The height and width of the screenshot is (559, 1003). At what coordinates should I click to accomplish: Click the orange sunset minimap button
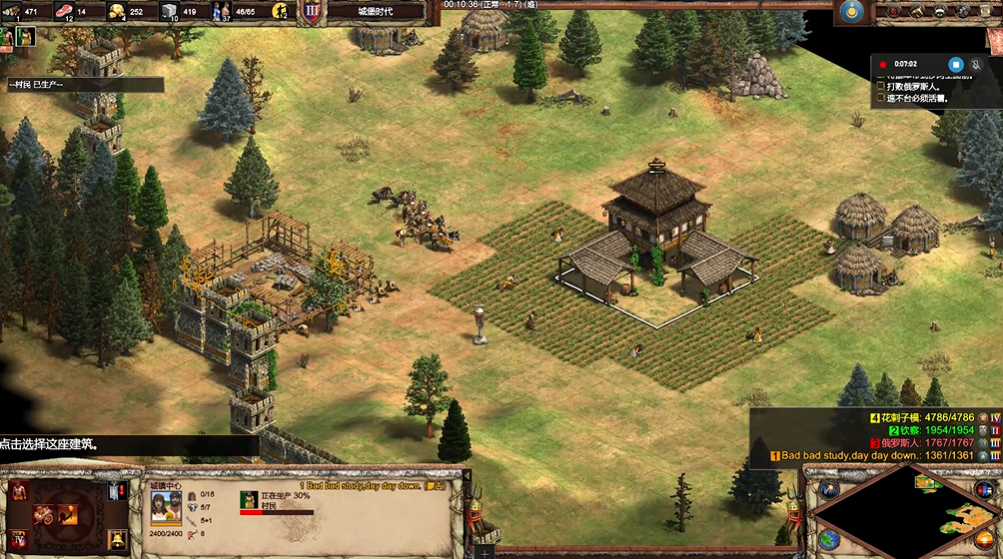click(x=985, y=540)
